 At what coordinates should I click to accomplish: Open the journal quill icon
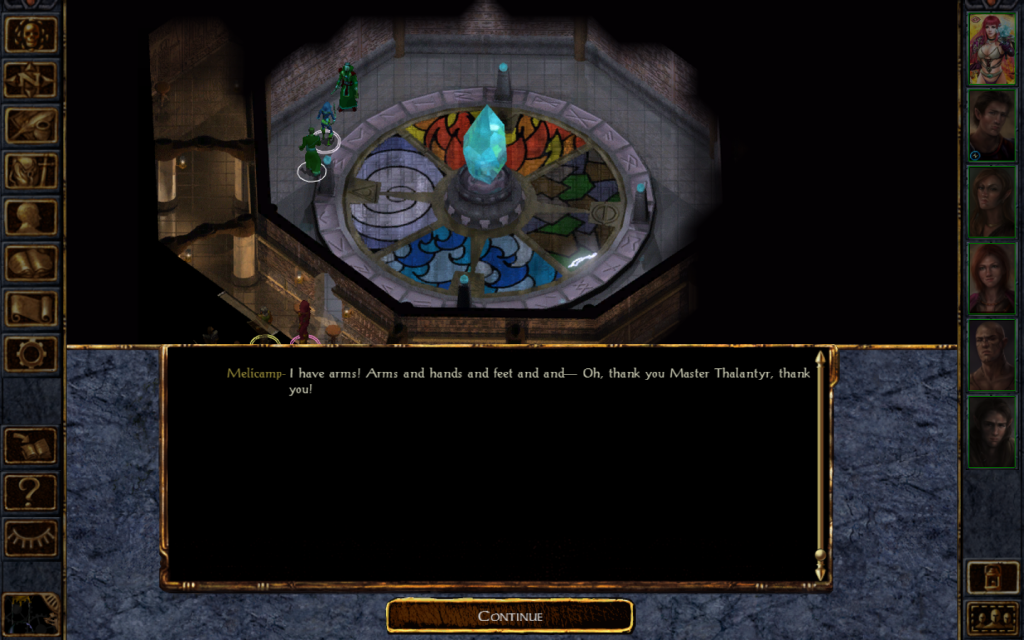point(31,125)
